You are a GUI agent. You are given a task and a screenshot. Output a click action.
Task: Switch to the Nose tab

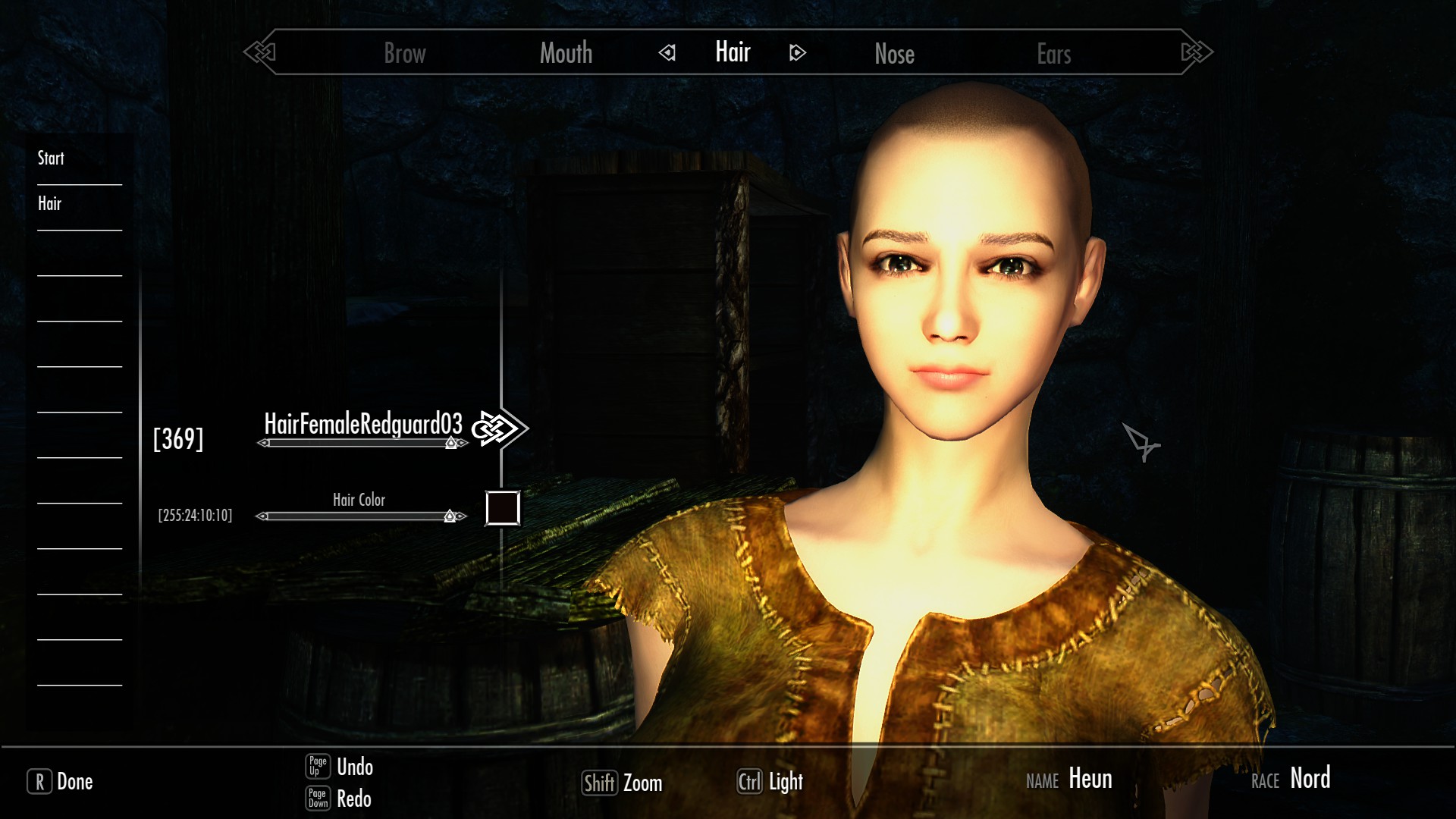[x=895, y=53]
